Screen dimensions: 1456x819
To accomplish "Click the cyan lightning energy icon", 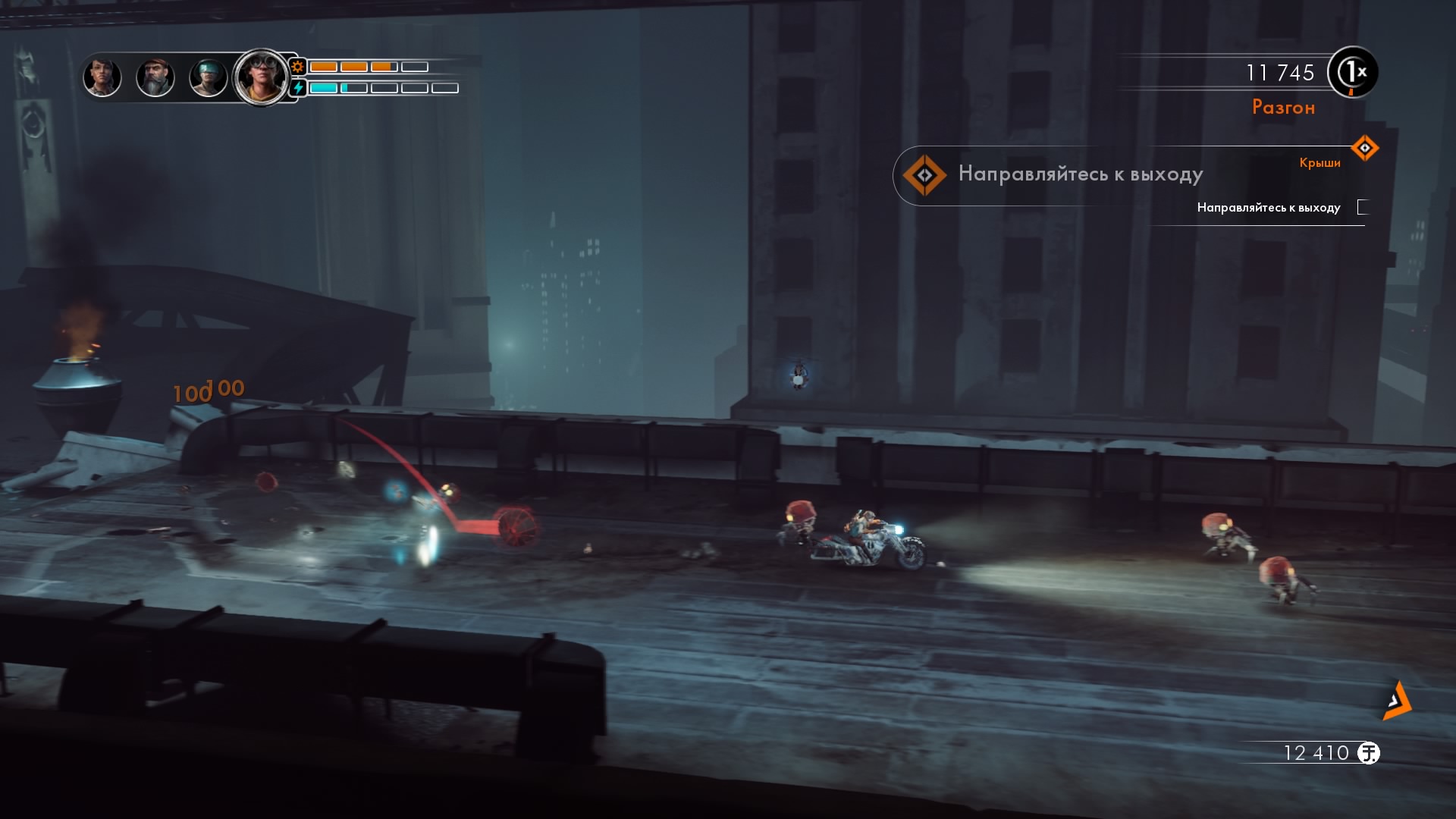I will (x=298, y=88).
